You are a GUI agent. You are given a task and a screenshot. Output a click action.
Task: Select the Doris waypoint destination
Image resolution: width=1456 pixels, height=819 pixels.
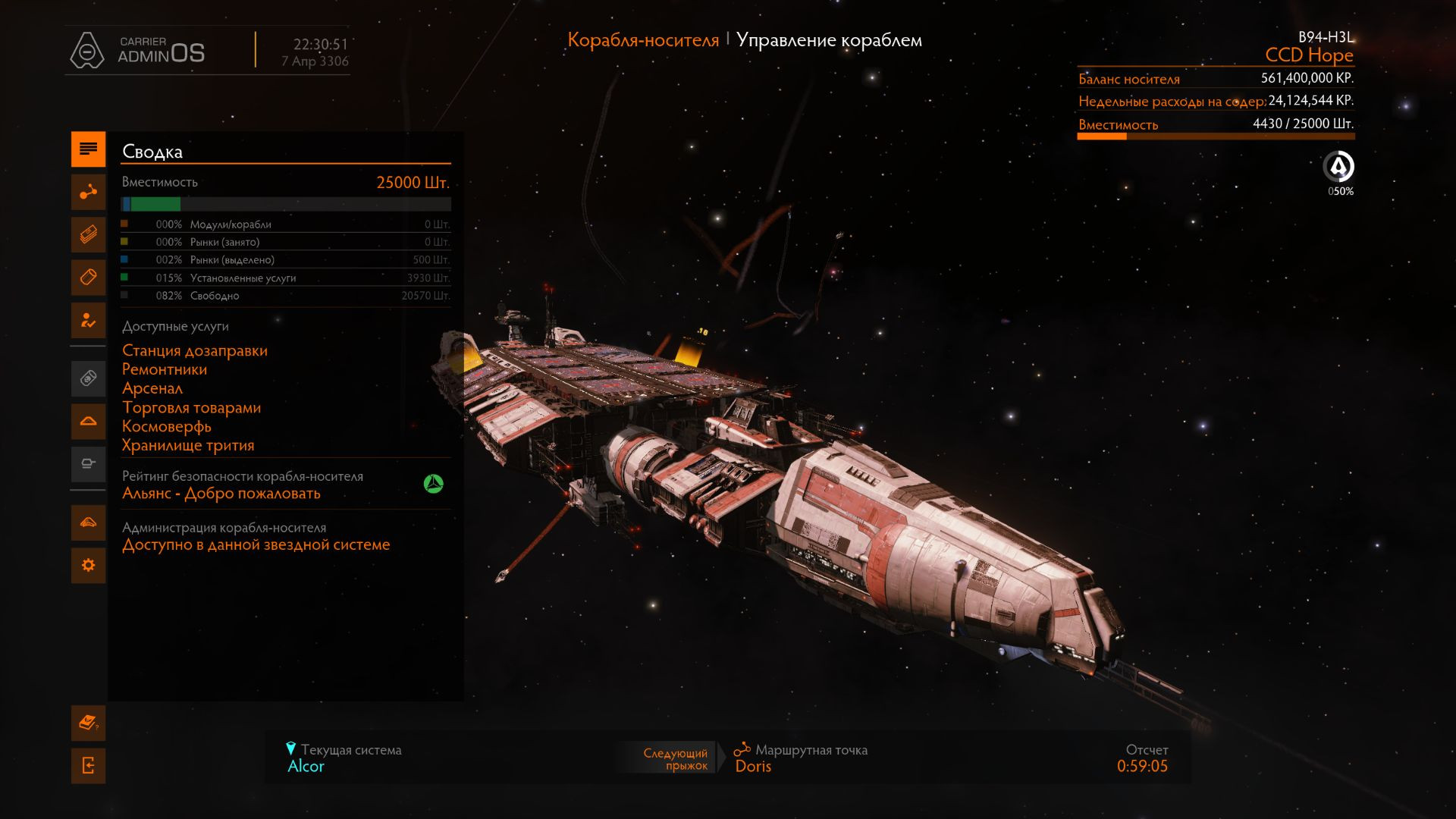pyautogui.click(x=753, y=766)
